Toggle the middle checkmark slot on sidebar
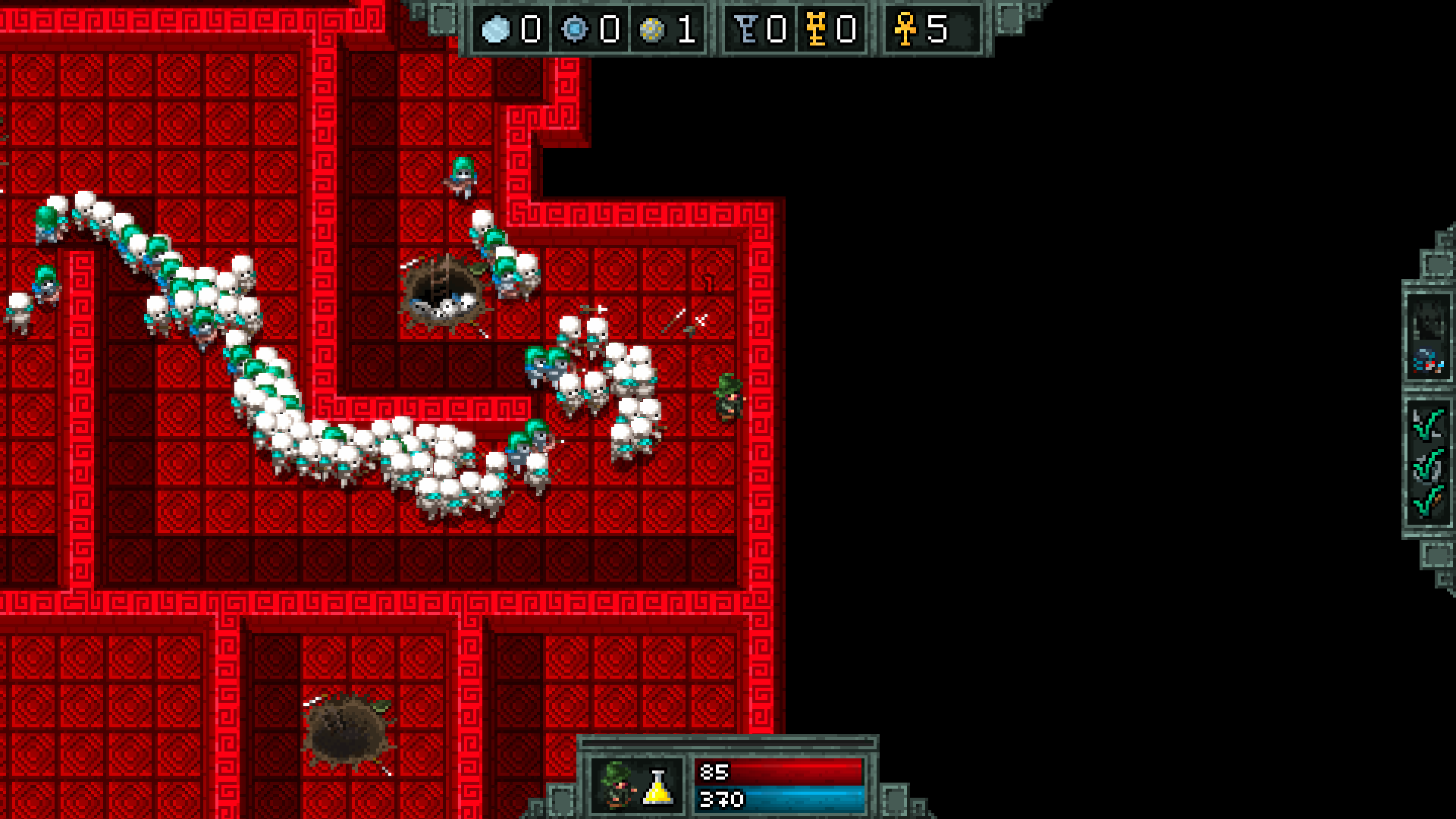Image resolution: width=1456 pixels, height=819 pixels. (x=1429, y=466)
